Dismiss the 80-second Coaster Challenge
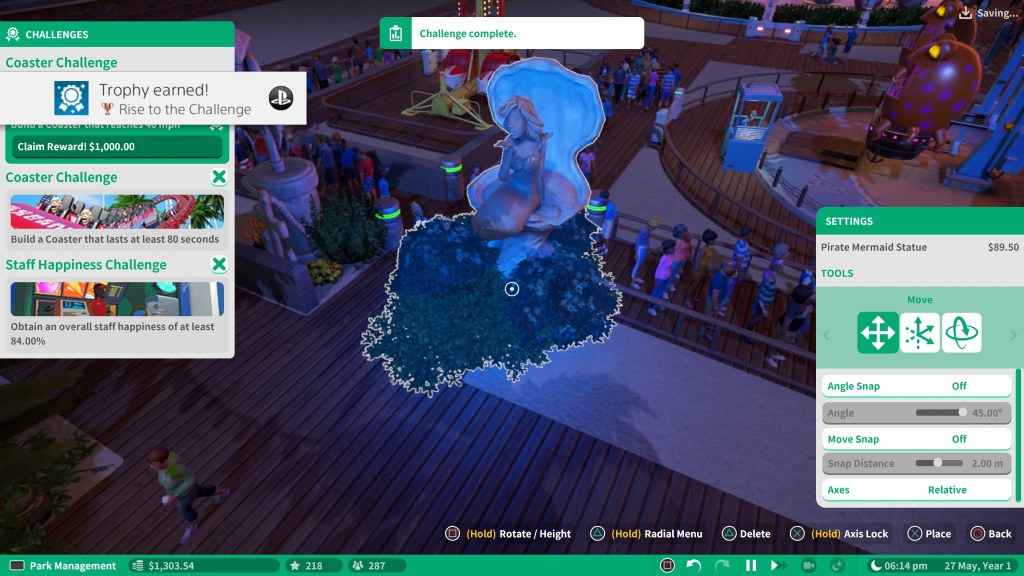Image resolution: width=1024 pixels, height=576 pixels. pyautogui.click(x=219, y=178)
